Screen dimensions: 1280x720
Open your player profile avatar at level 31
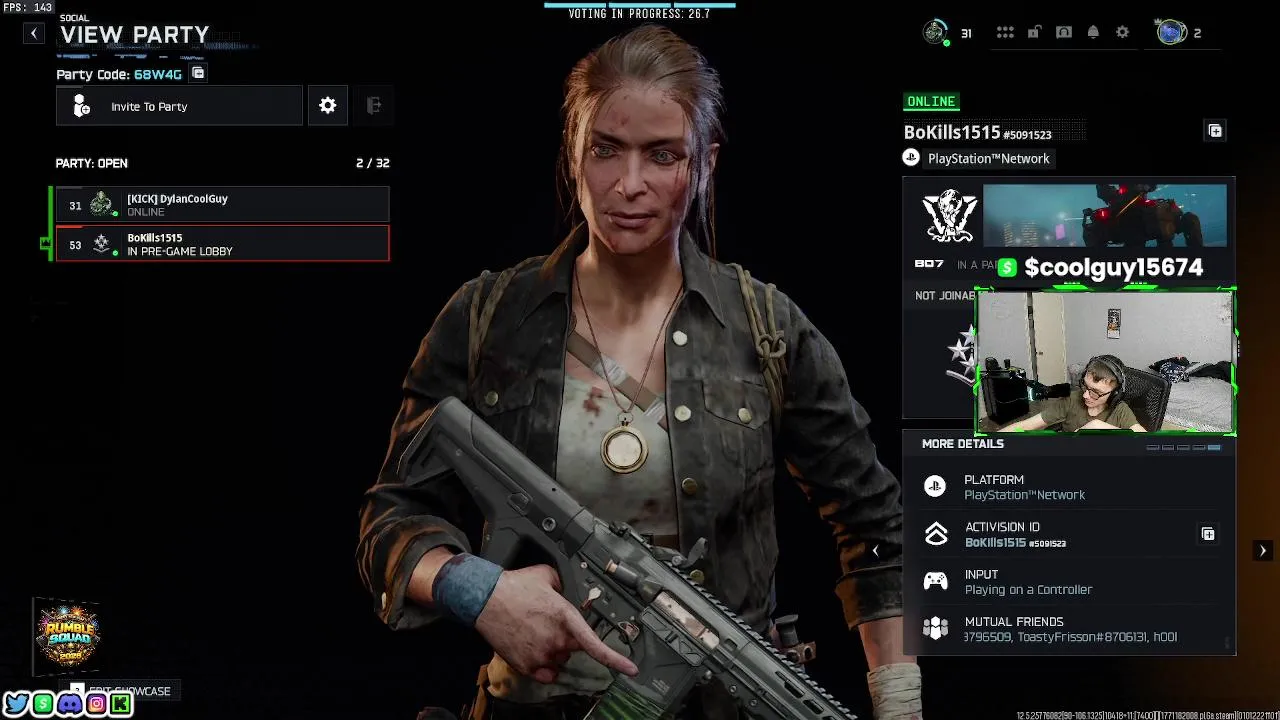[x=935, y=33]
